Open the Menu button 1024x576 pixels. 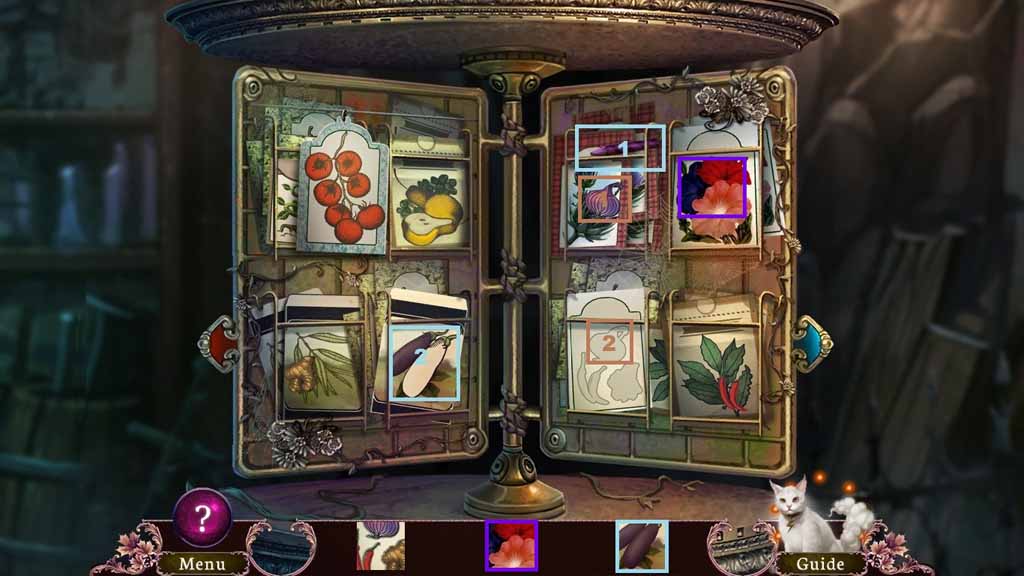202,564
